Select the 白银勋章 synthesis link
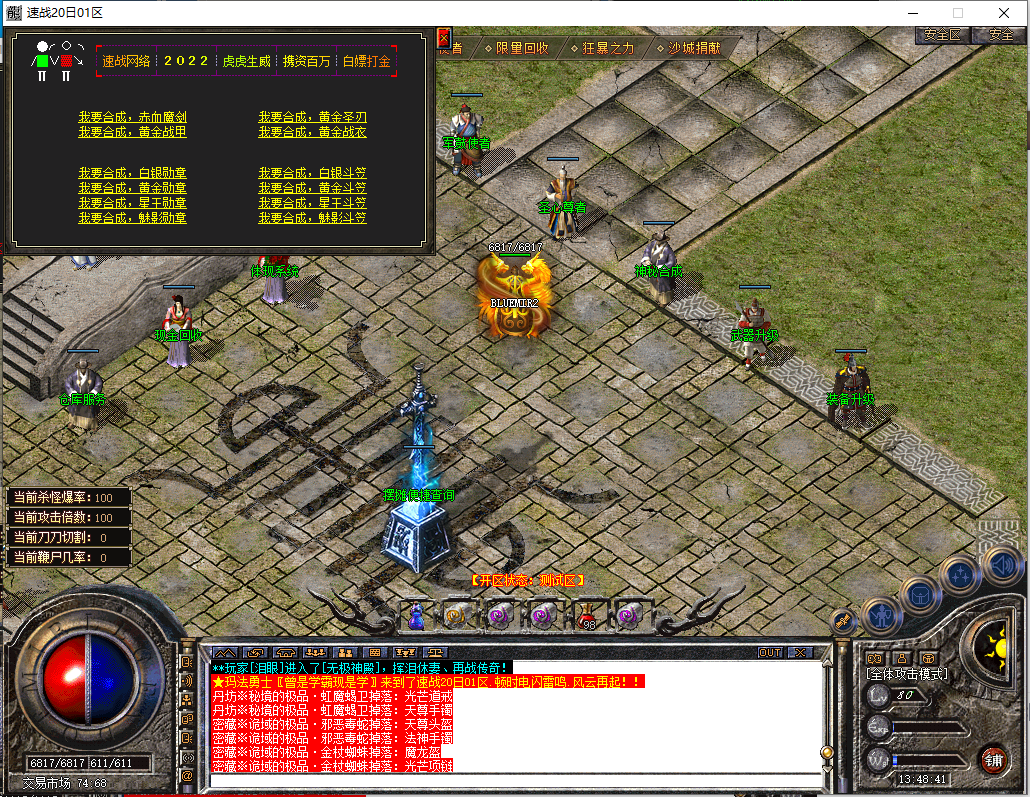This screenshot has height=797, width=1030. 132,173
